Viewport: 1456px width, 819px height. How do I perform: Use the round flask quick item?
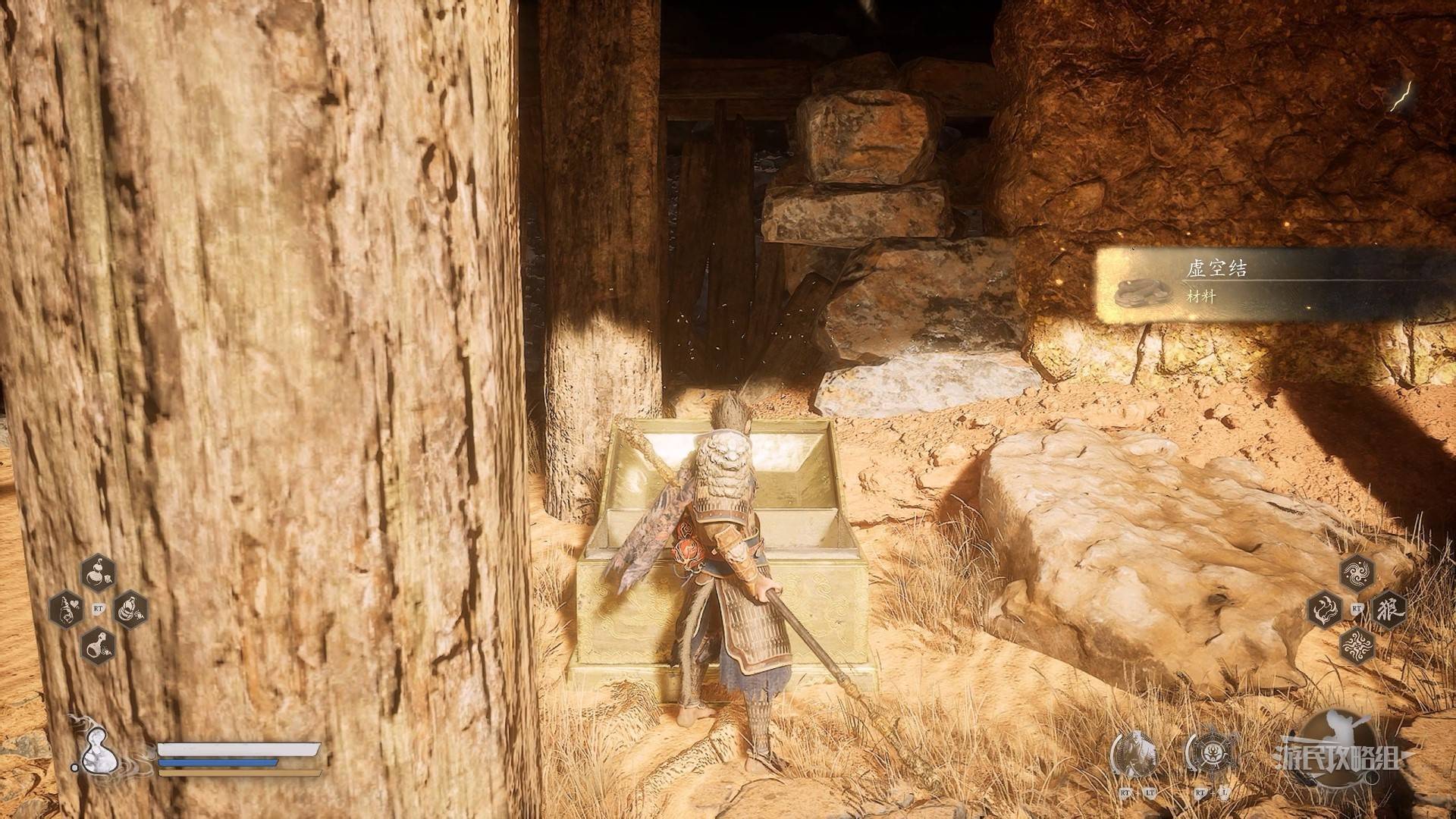98,645
